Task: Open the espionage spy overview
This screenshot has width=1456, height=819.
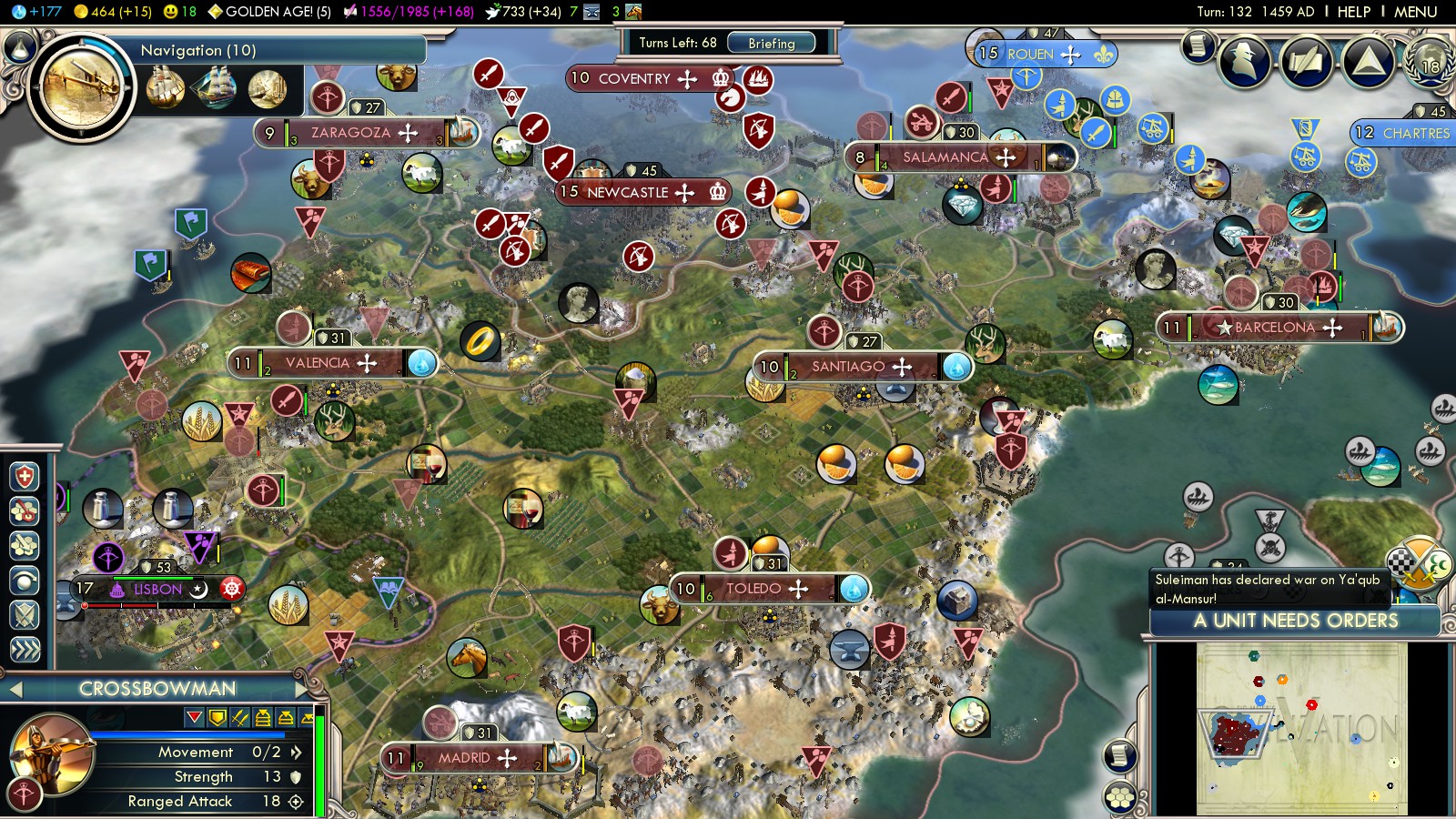Action: point(1244,62)
